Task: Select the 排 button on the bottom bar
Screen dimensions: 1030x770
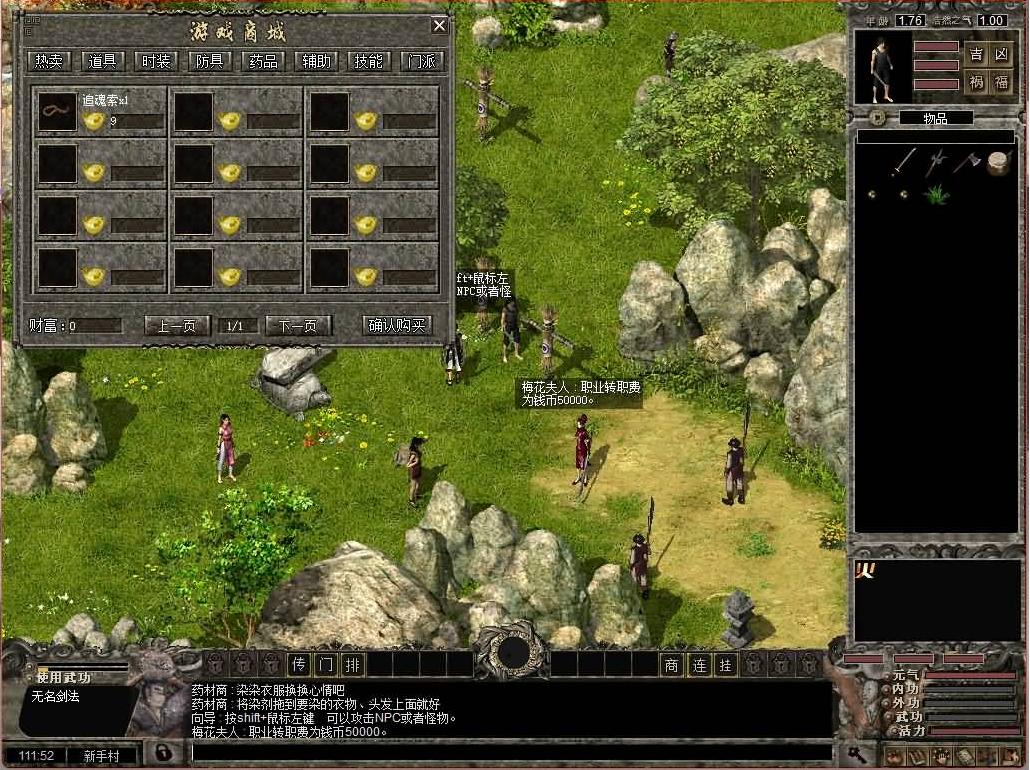Action: pyautogui.click(x=352, y=664)
